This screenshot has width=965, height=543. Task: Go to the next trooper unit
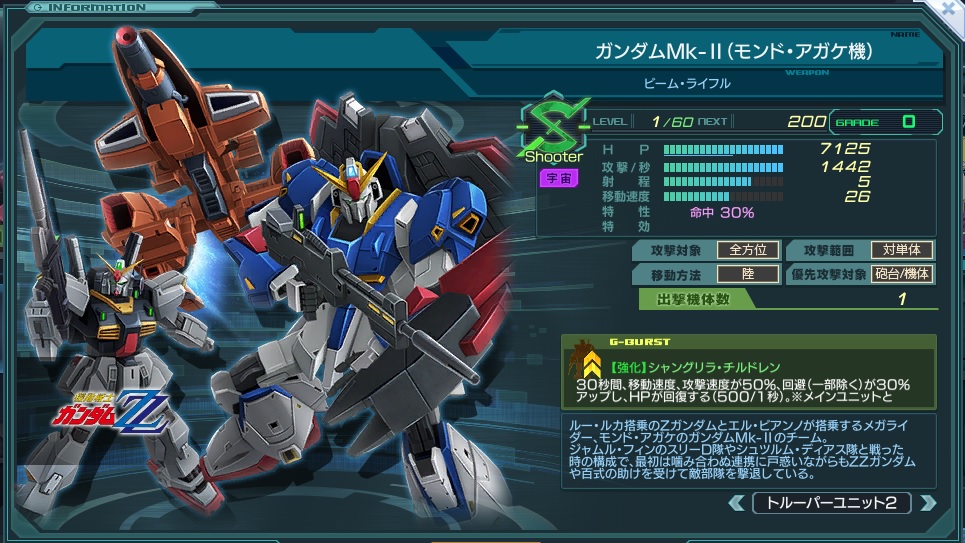[x=928, y=503]
